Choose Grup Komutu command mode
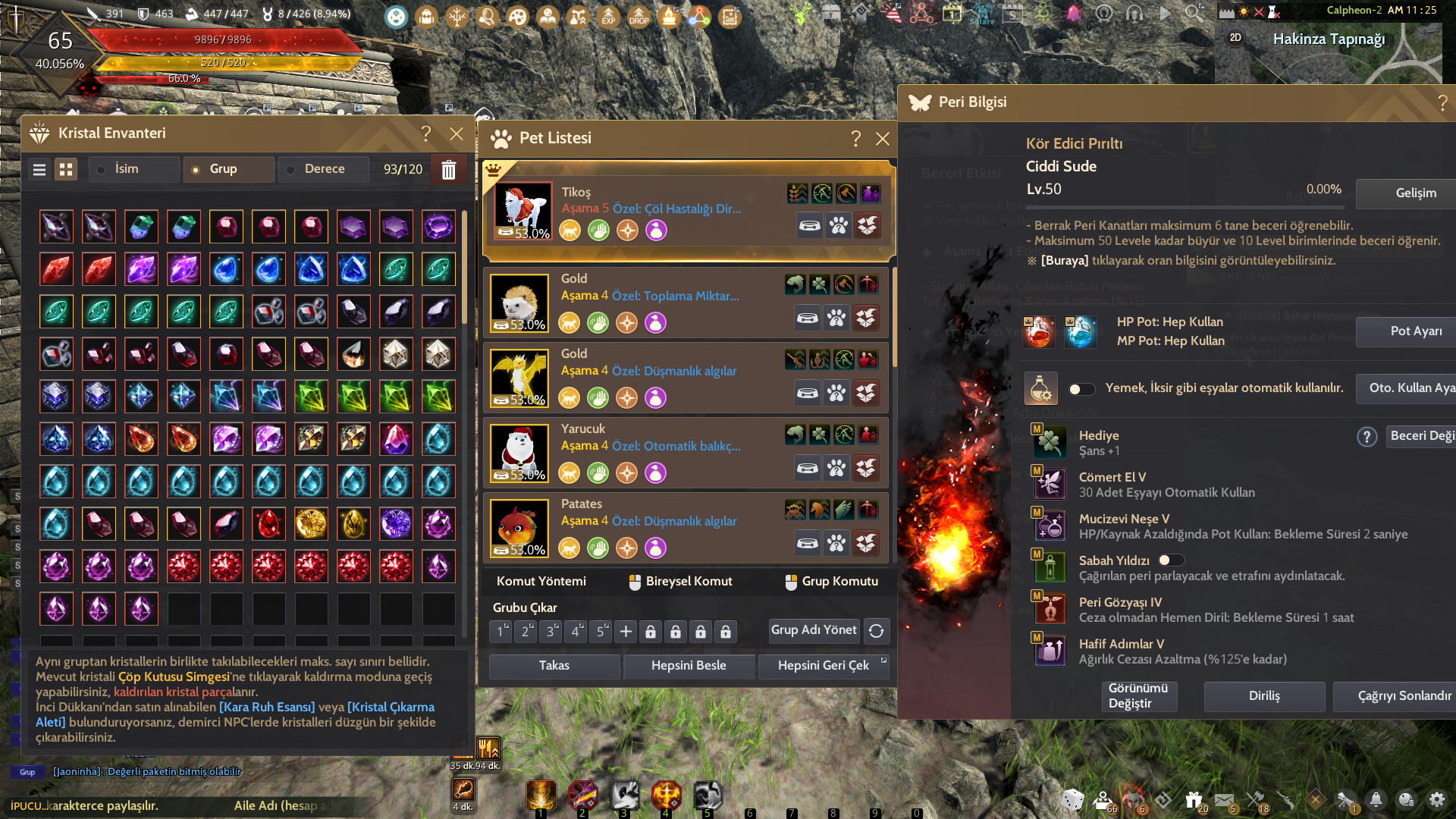The height and width of the screenshot is (819, 1456). (832, 582)
